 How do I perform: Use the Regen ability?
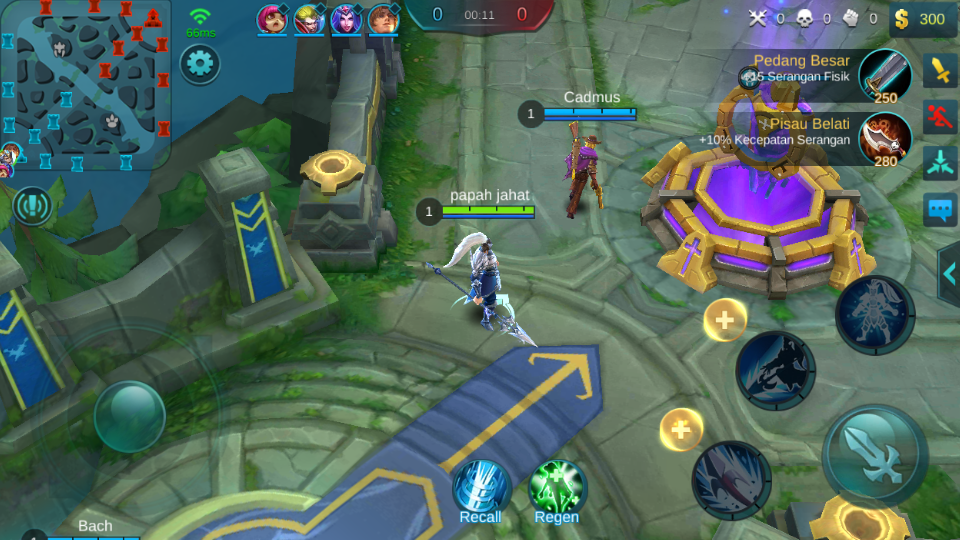(557, 489)
